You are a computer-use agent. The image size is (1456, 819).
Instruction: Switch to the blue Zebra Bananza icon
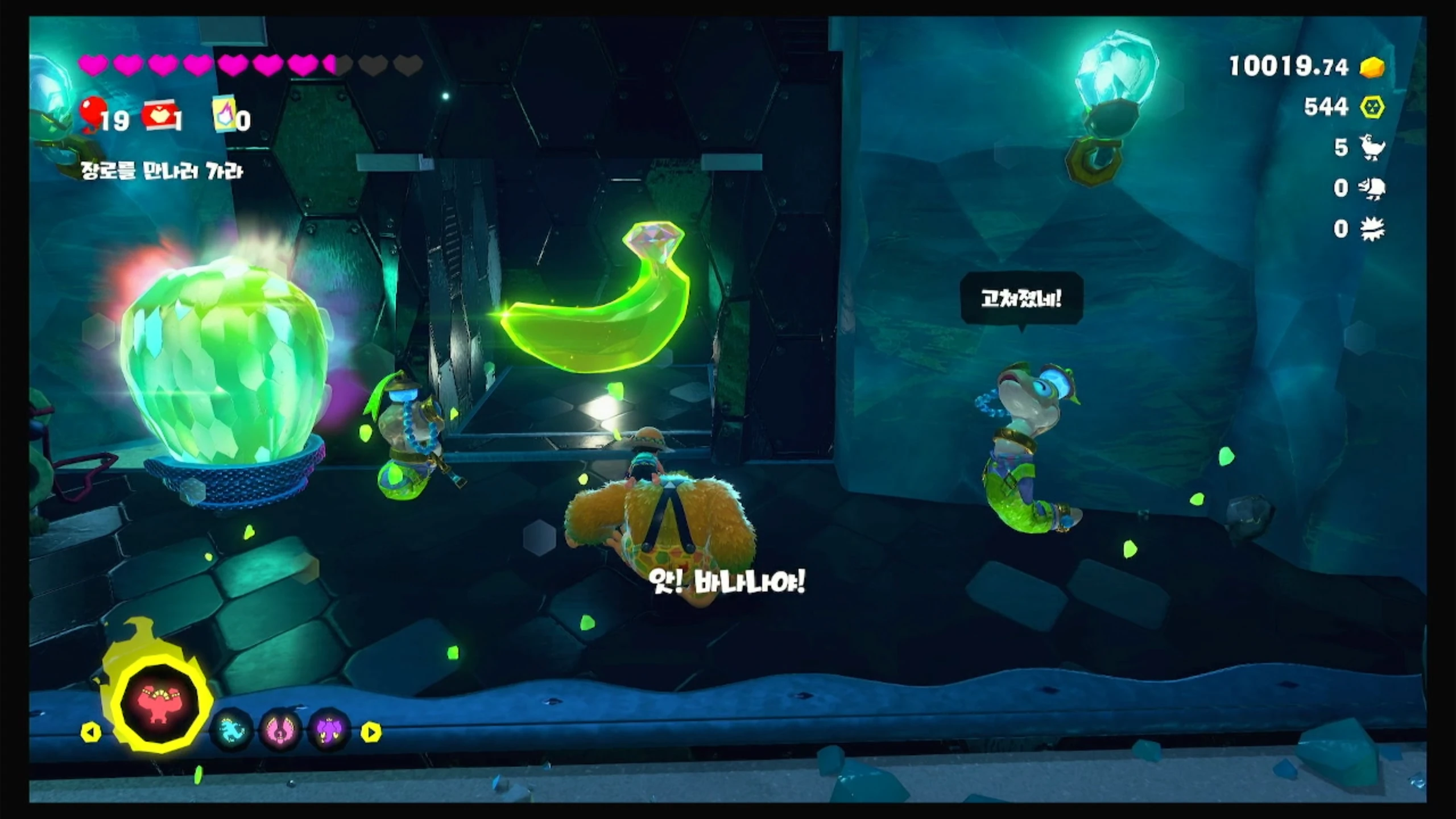click(x=231, y=730)
